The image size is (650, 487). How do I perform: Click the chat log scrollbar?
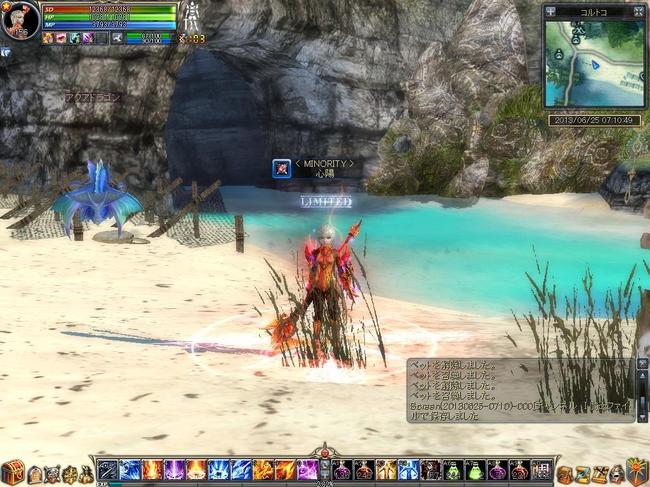[x=641, y=388]
